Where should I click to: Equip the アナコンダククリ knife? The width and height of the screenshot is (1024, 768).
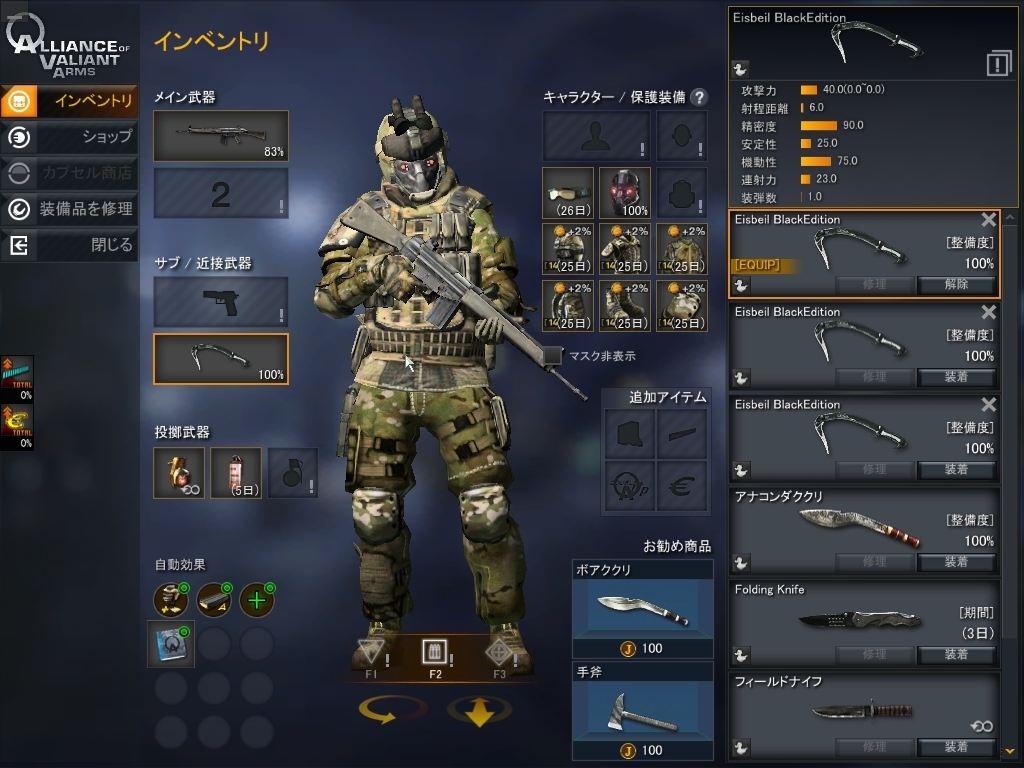(956, 562)
